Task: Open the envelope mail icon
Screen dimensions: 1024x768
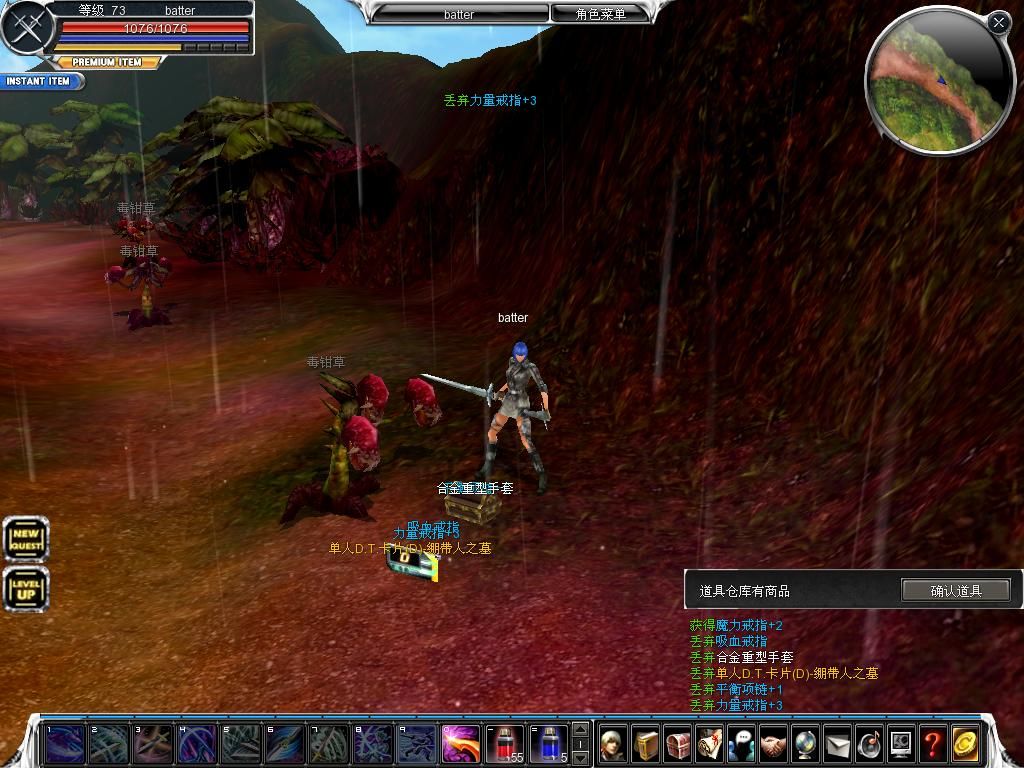Action: click(837, 744)
